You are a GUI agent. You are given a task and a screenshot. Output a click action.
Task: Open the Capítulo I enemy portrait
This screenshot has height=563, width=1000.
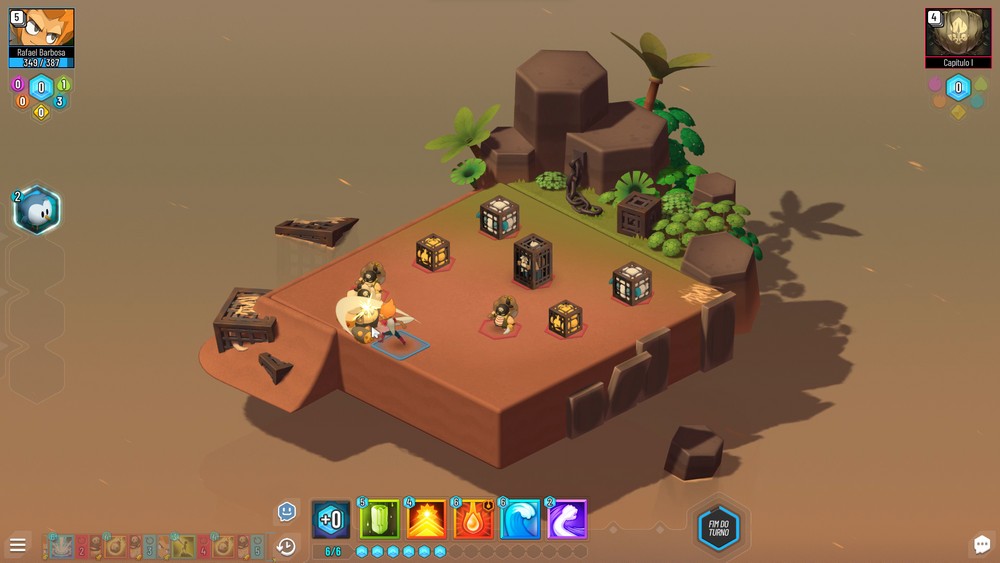click(958, 32)
